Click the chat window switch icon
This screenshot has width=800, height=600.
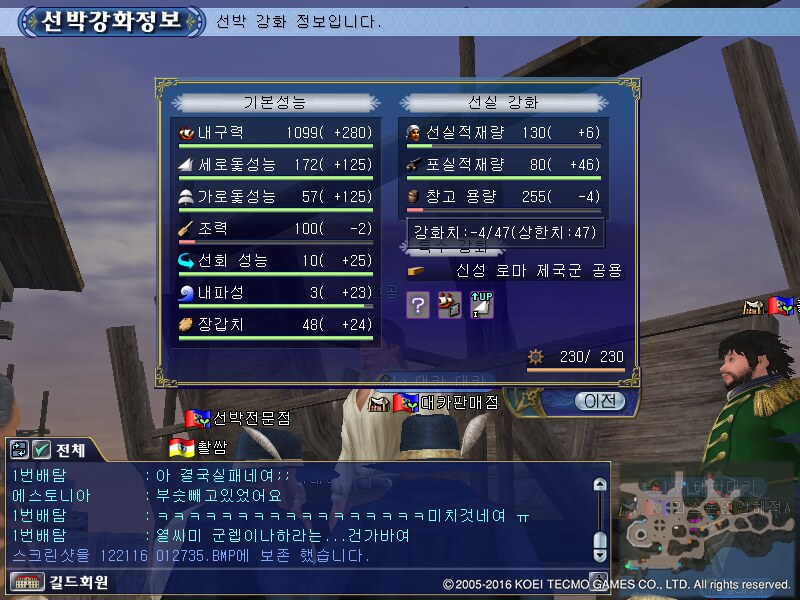(x=20, y=450)
